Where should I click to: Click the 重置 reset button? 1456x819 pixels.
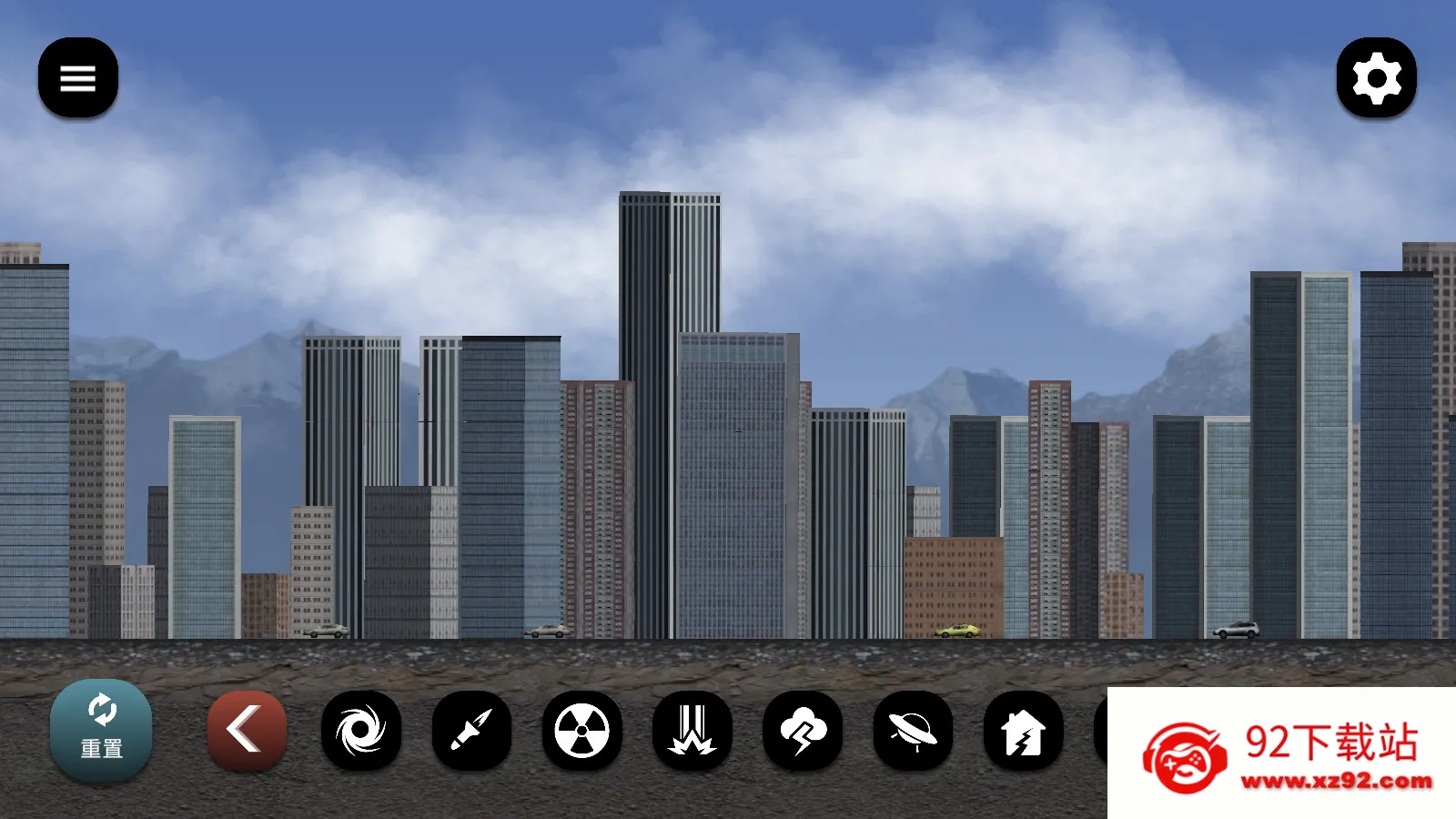pyautogui.click(x=101, y=730)
